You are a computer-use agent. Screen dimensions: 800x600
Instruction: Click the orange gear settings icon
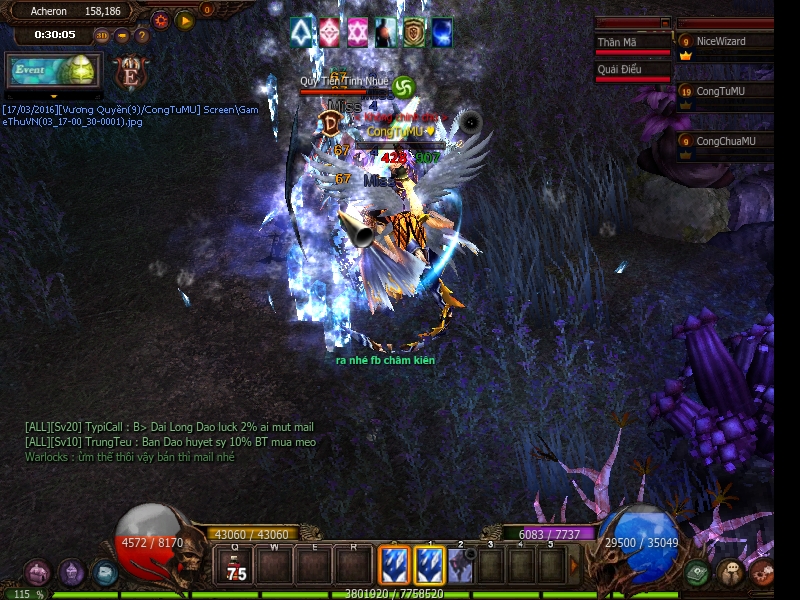(160, 20)
